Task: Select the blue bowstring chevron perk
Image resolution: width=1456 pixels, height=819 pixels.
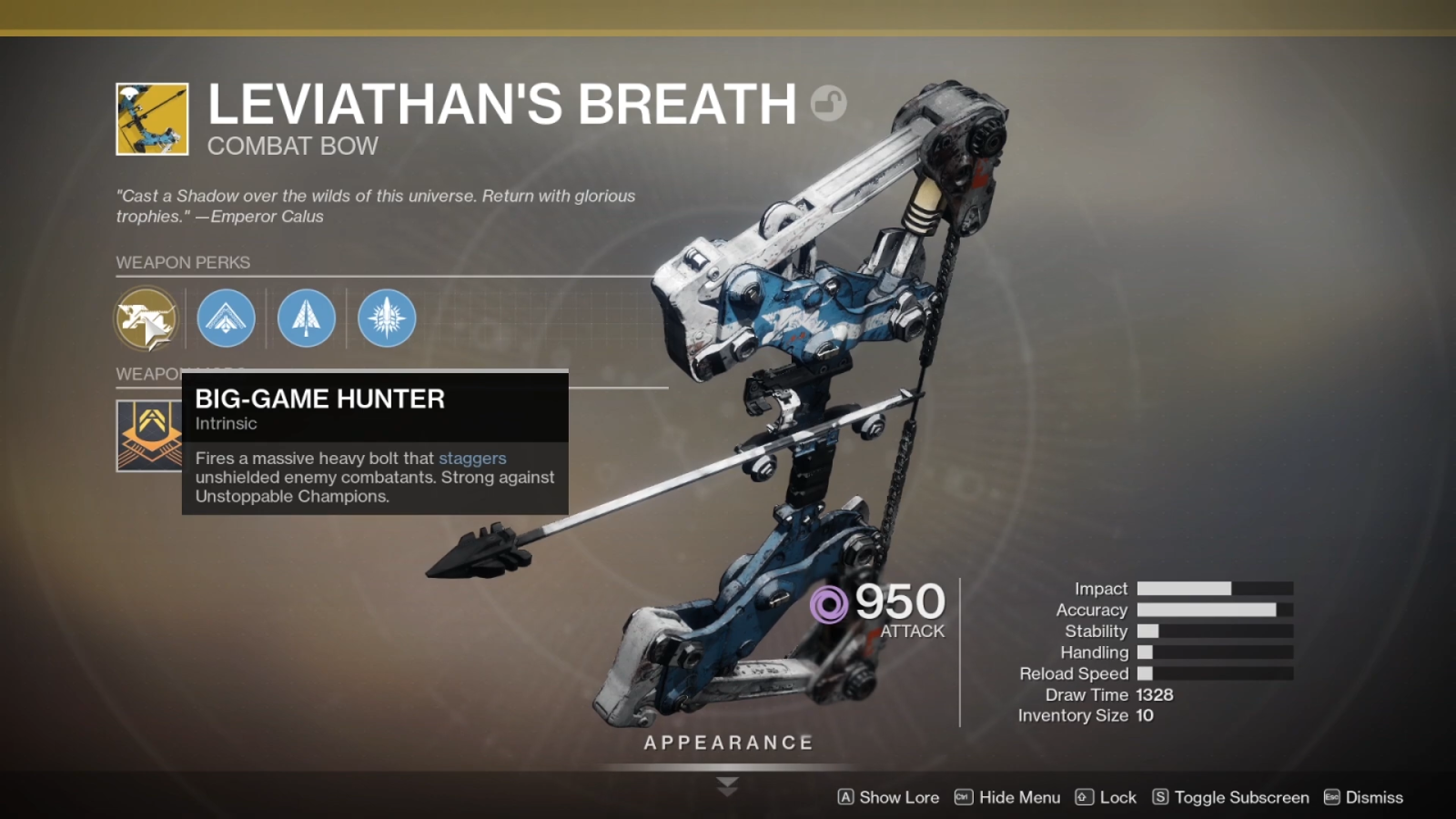Action: tap(226, 318)
